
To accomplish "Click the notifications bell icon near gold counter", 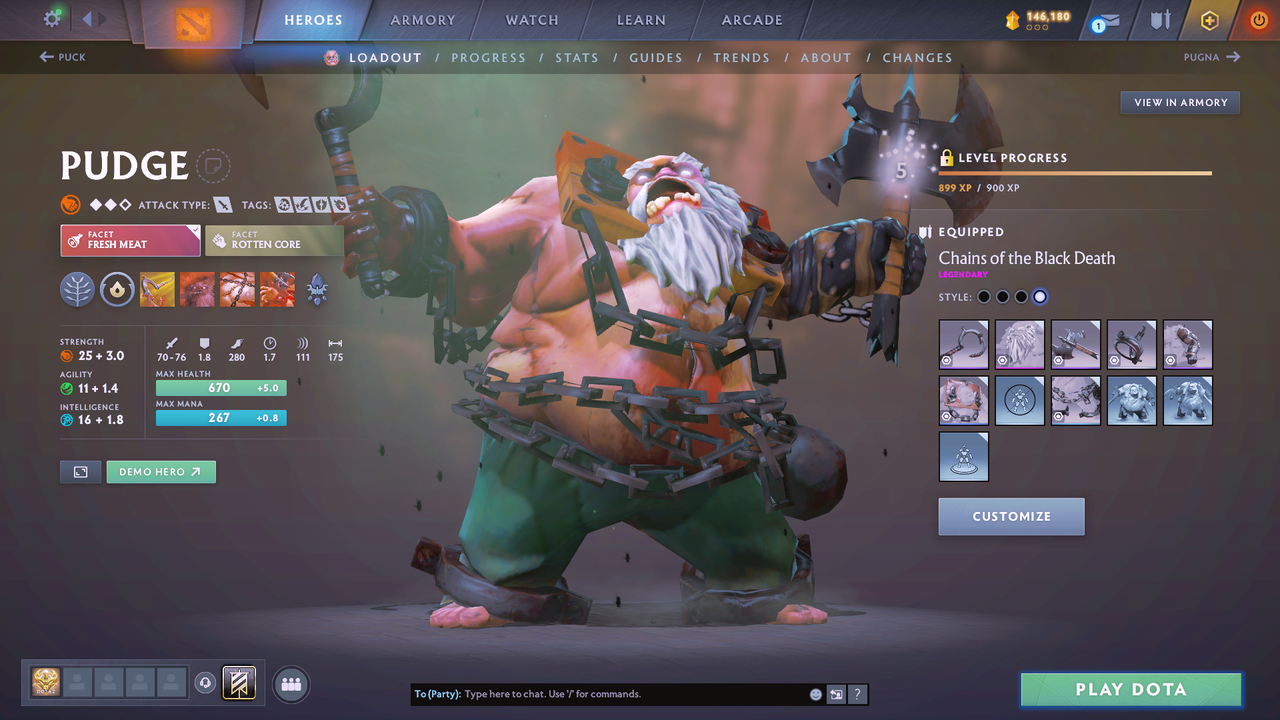I will 1103,20.
